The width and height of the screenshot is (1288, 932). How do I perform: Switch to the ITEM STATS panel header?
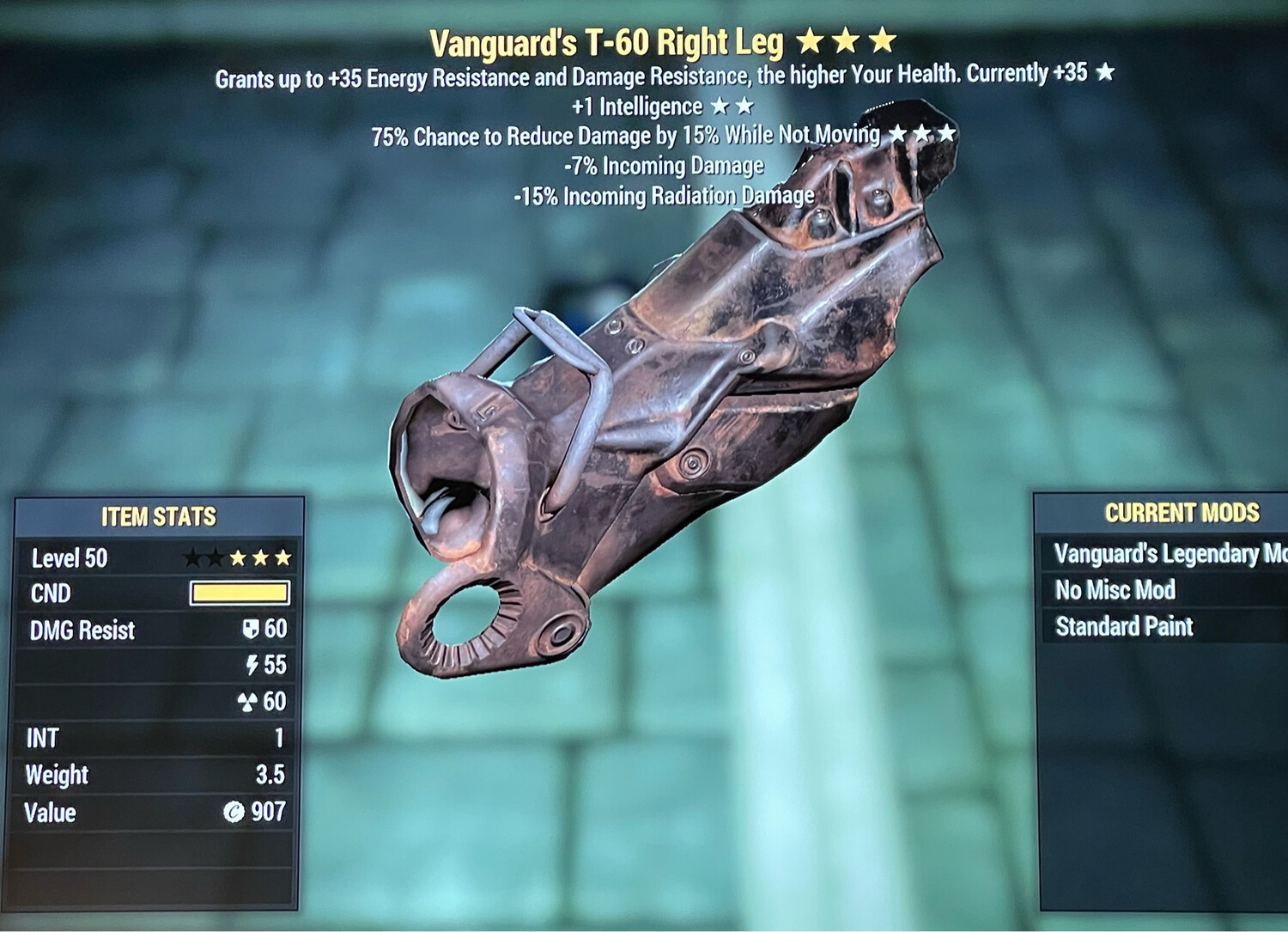pyautogui.click(x=159, y=516)
